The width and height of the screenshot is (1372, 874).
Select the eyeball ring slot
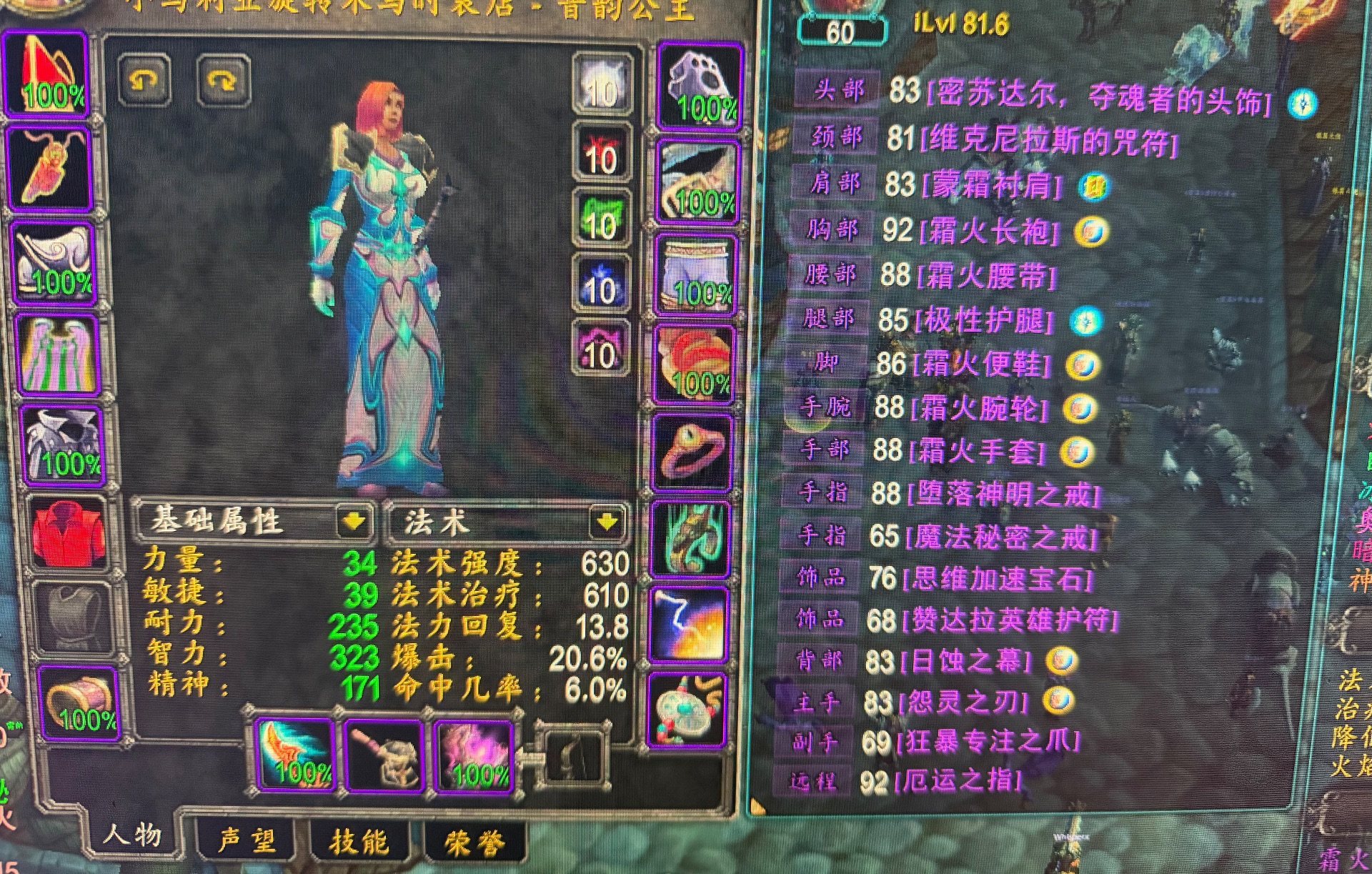[692, 452]
